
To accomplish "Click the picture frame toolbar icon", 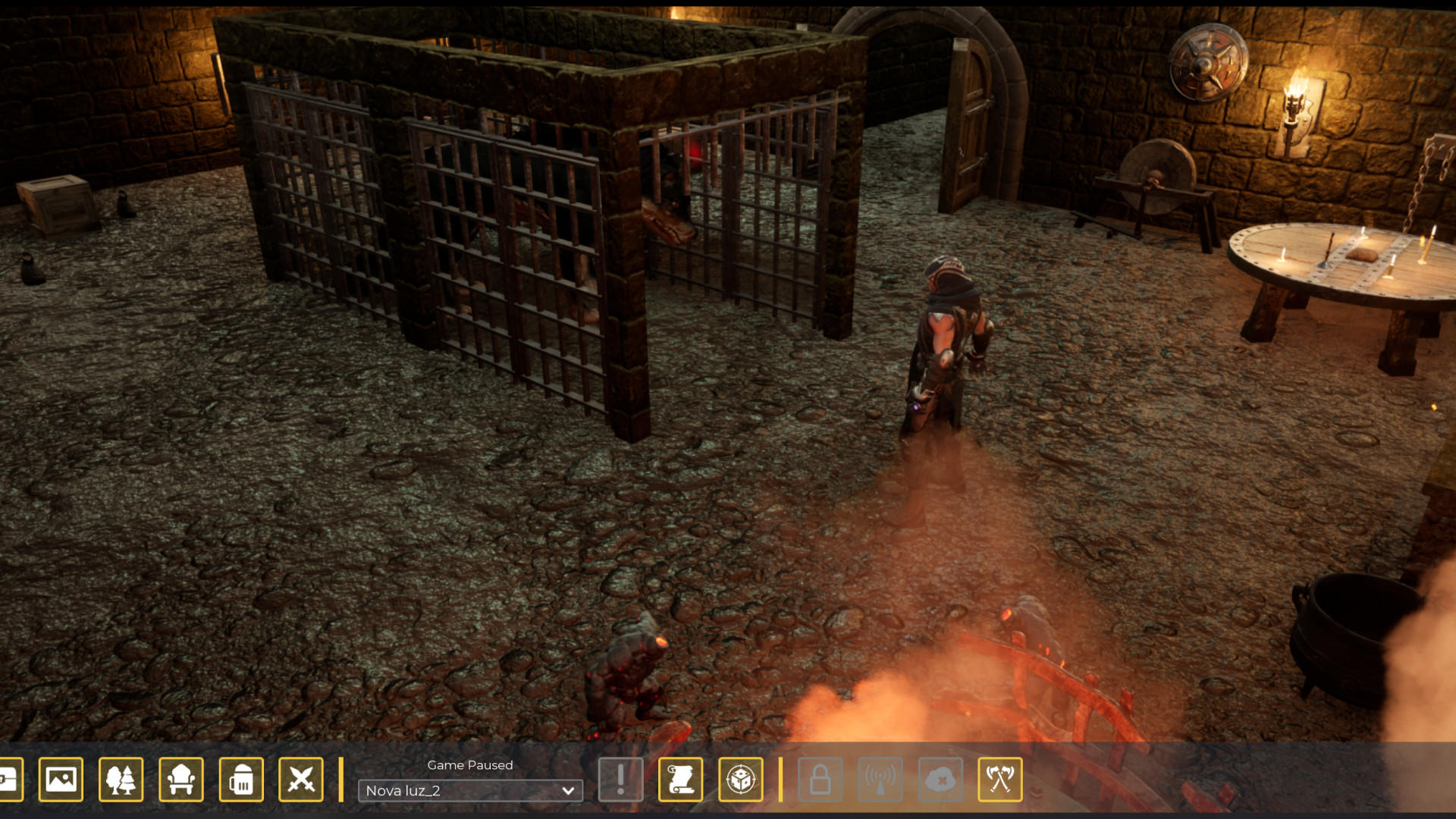I will click(x=61, y=780).
